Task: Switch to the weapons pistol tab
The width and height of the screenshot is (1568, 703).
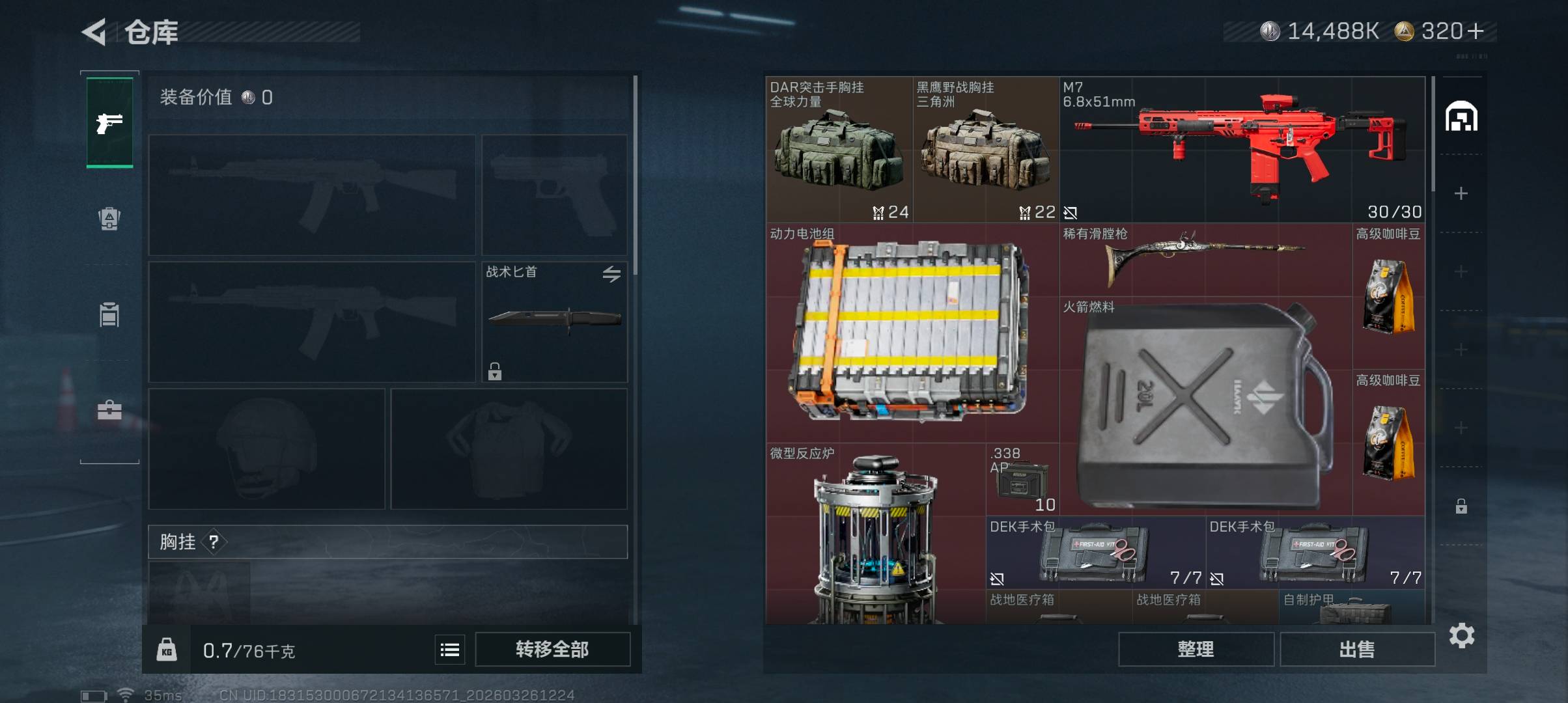Action: click(x=109, y=122)
